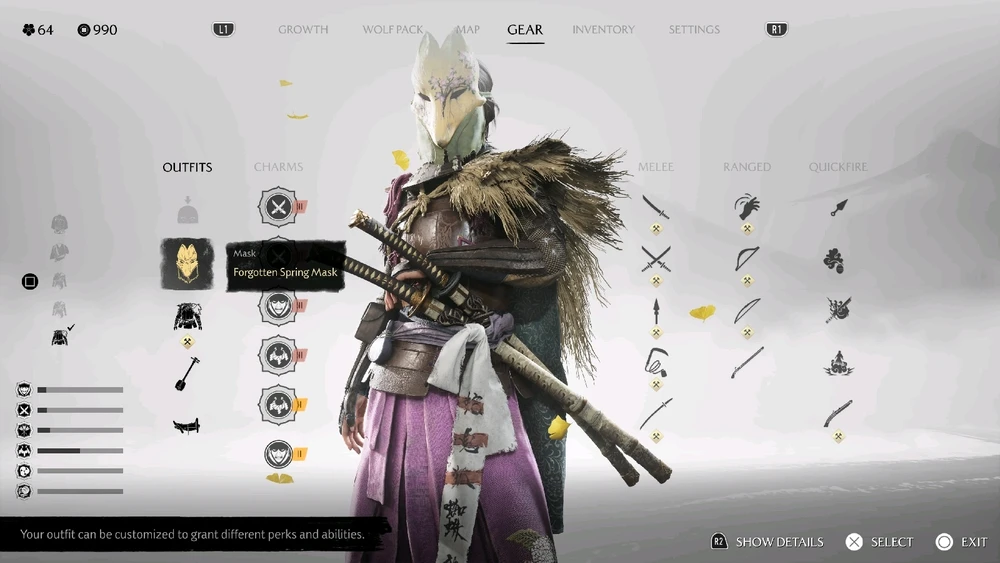Choose the helmet slot above the mask

(188, 211)
